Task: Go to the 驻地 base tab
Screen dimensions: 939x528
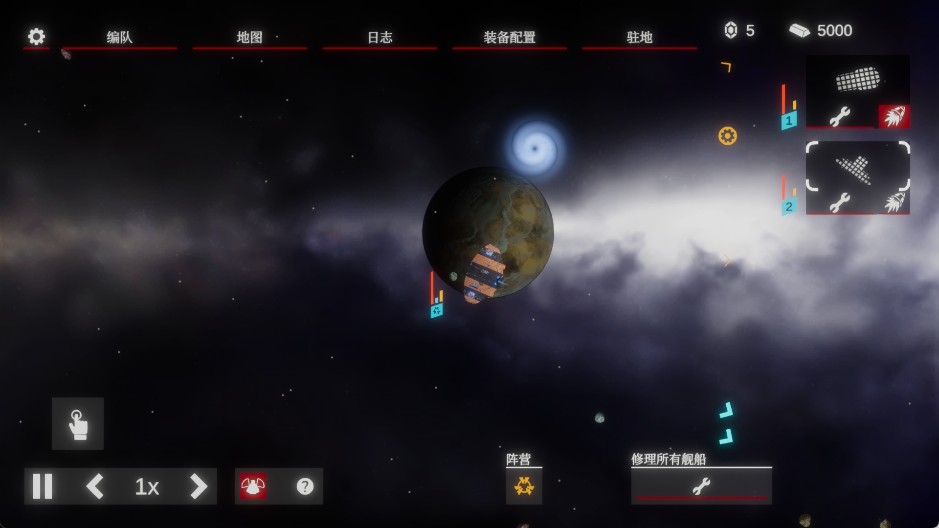Action: (x=640, y=38)
